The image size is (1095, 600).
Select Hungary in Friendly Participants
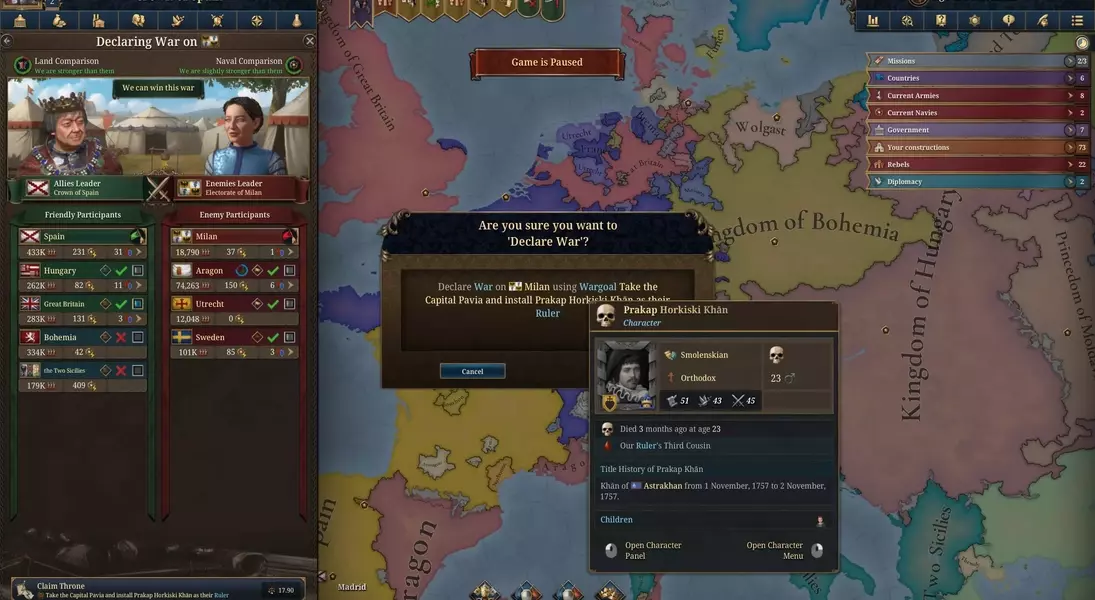click(60, 271)
